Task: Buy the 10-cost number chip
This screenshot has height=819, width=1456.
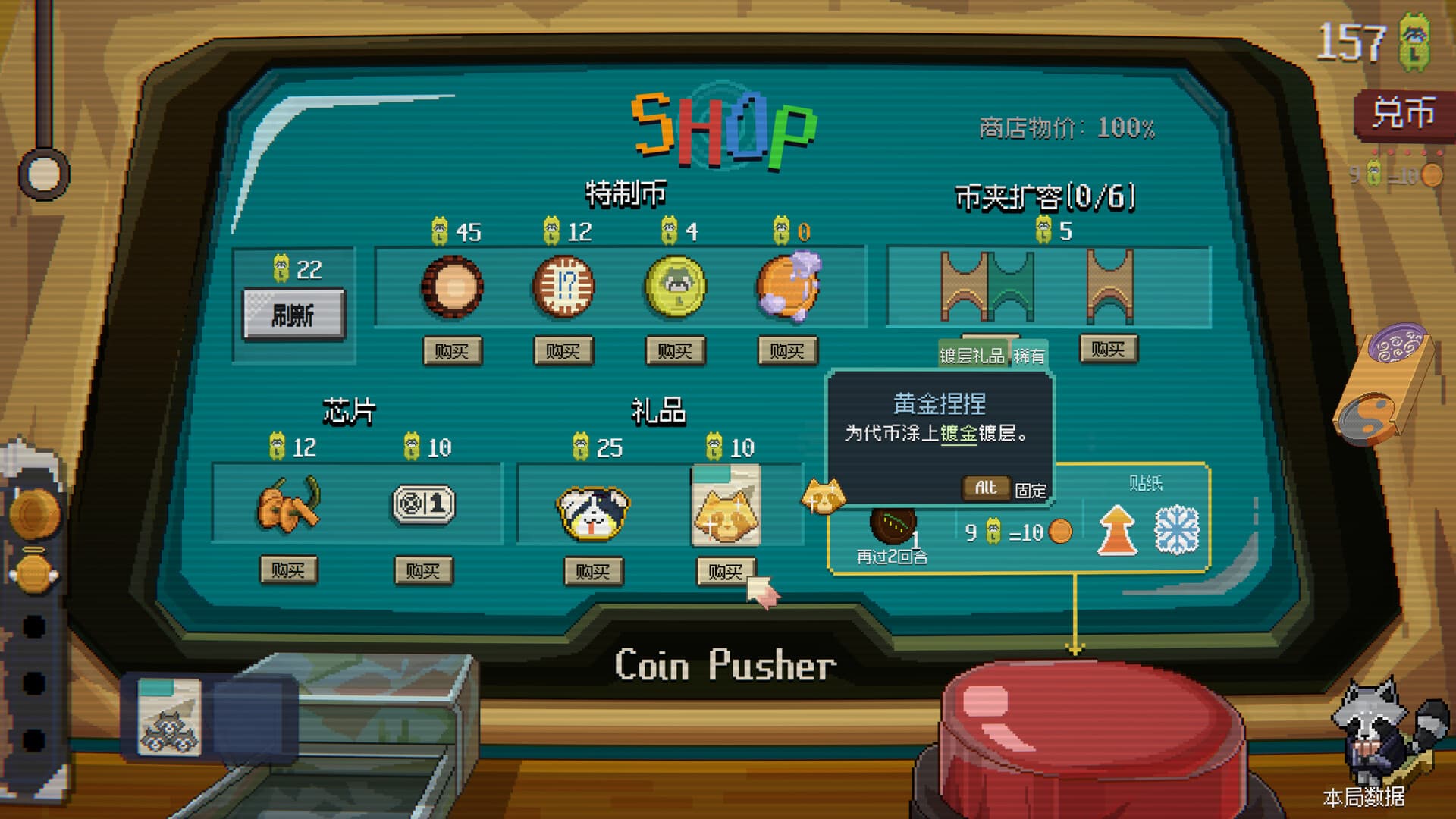Action: pos(423,570)
